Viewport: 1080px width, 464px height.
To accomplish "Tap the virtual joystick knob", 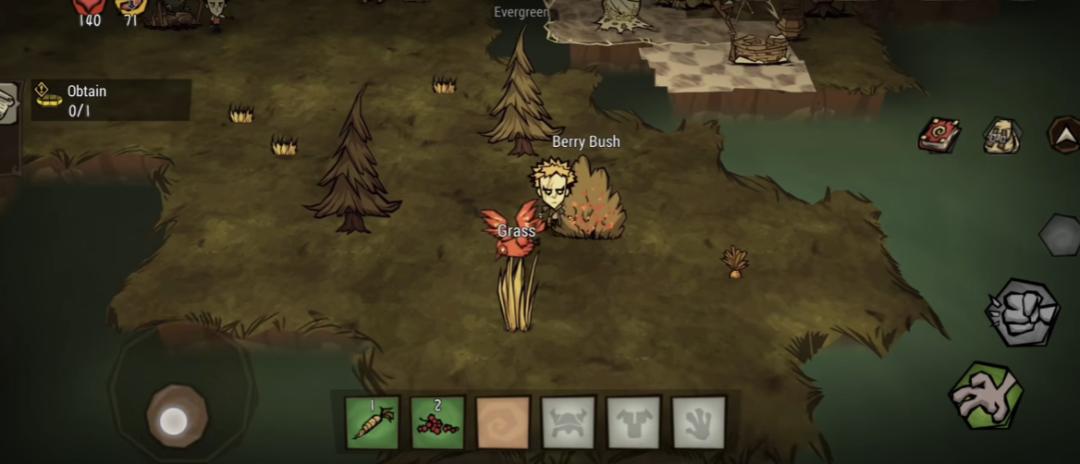I will [x=177, y=416].
